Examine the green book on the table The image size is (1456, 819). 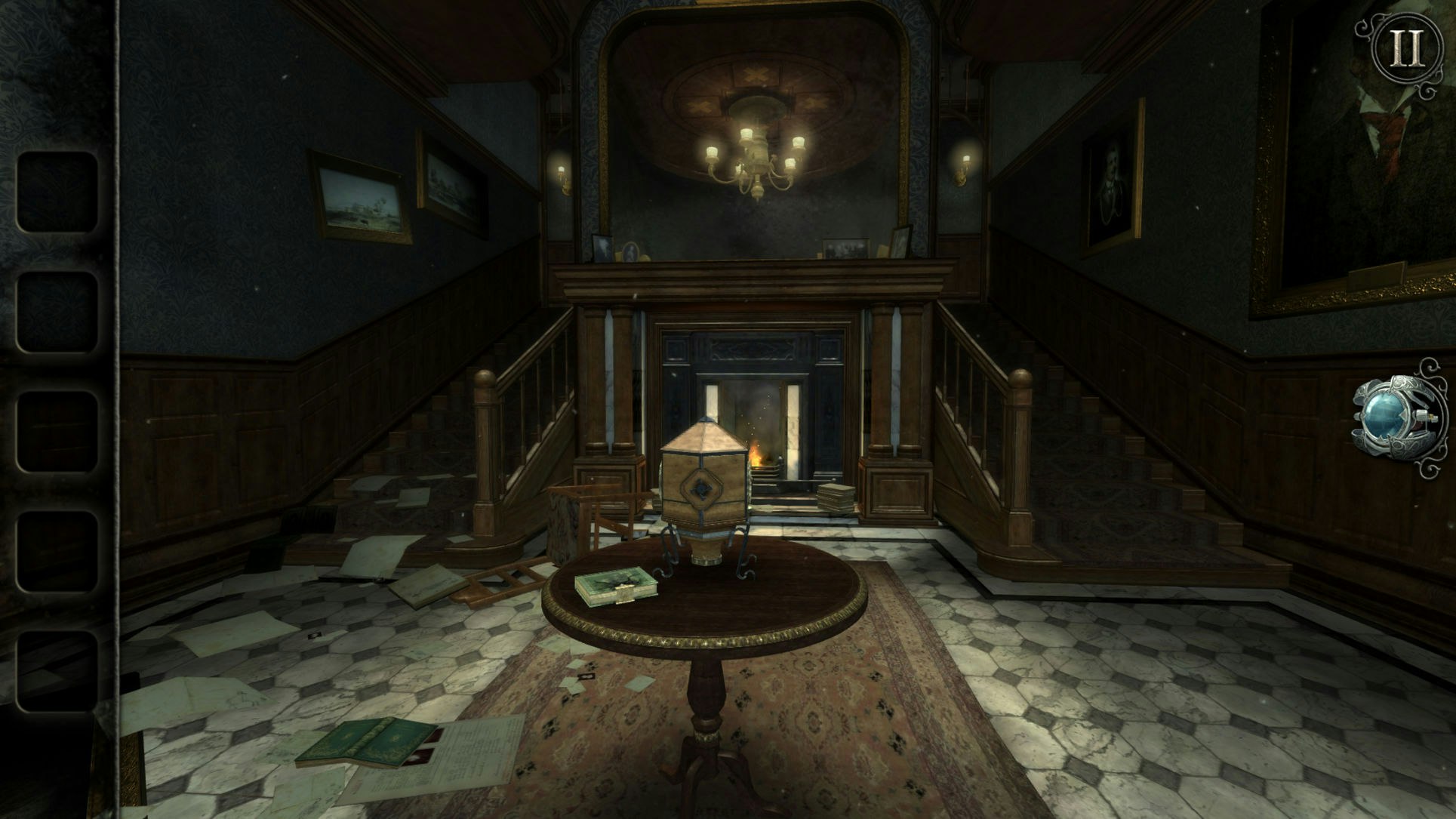(x=616, y=586)
